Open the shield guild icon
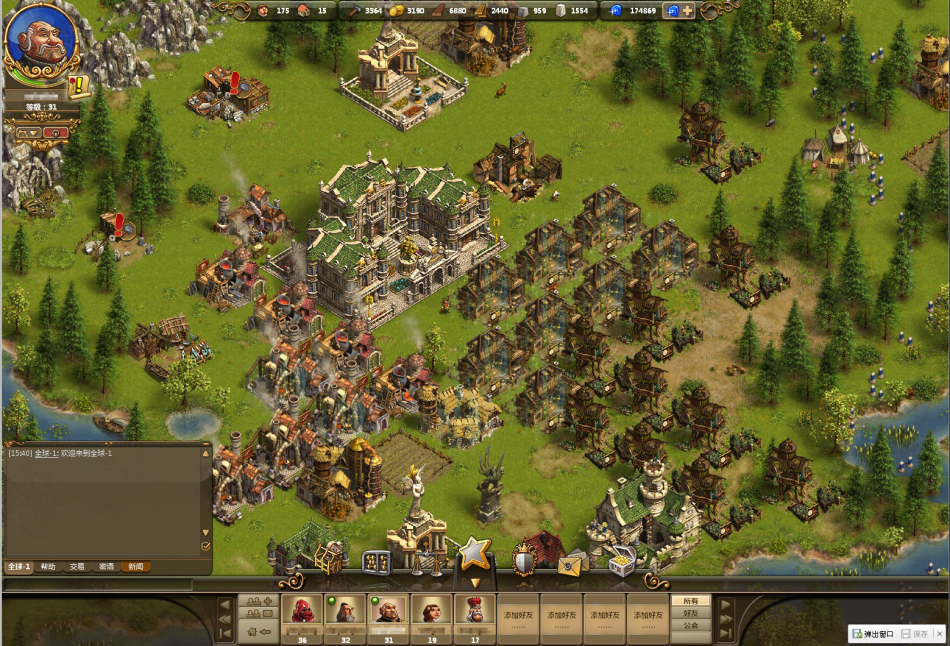This screenshot has width=950, height=646. [523, 561]
